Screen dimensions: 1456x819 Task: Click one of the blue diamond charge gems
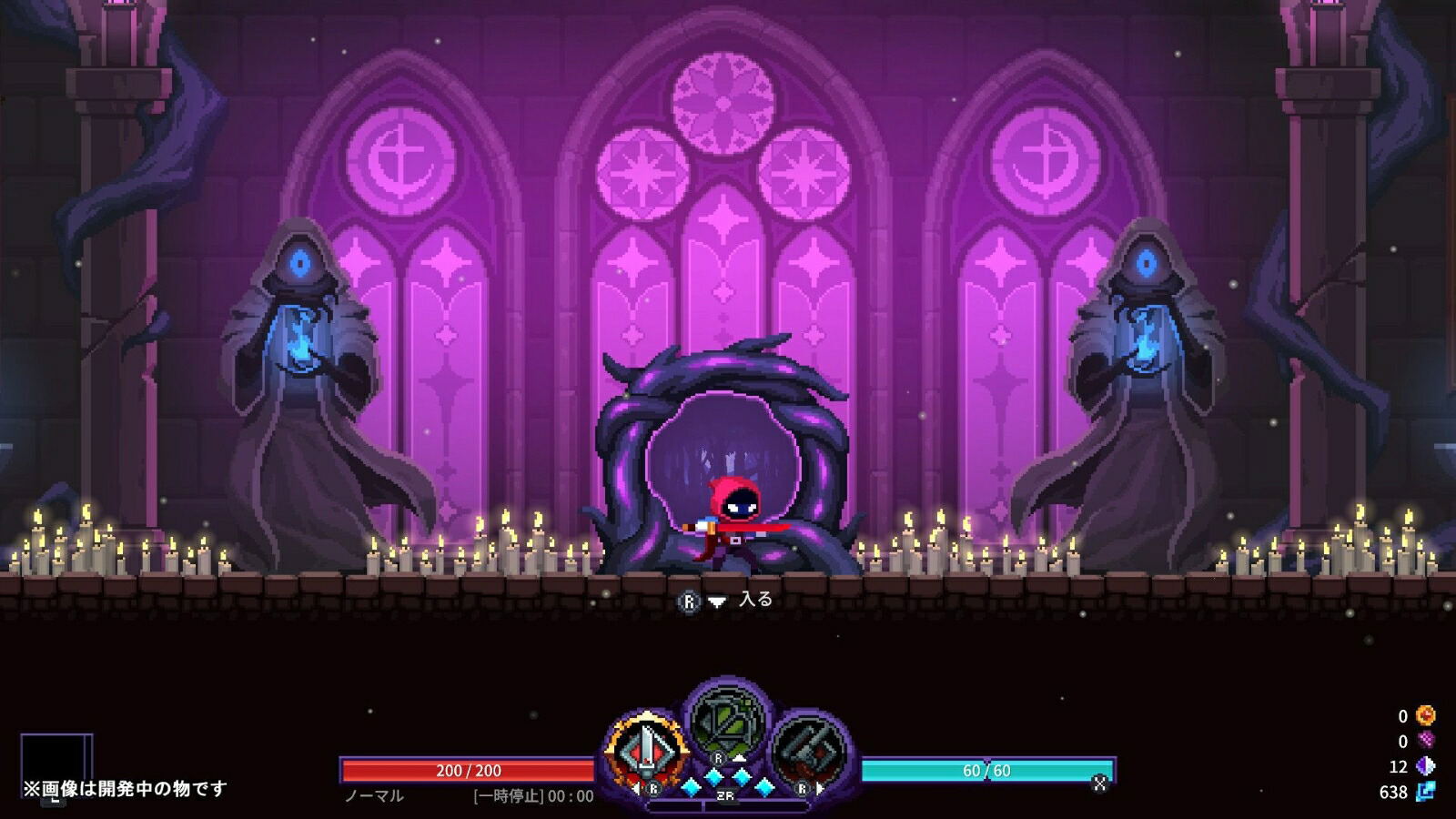click(714, 779)
